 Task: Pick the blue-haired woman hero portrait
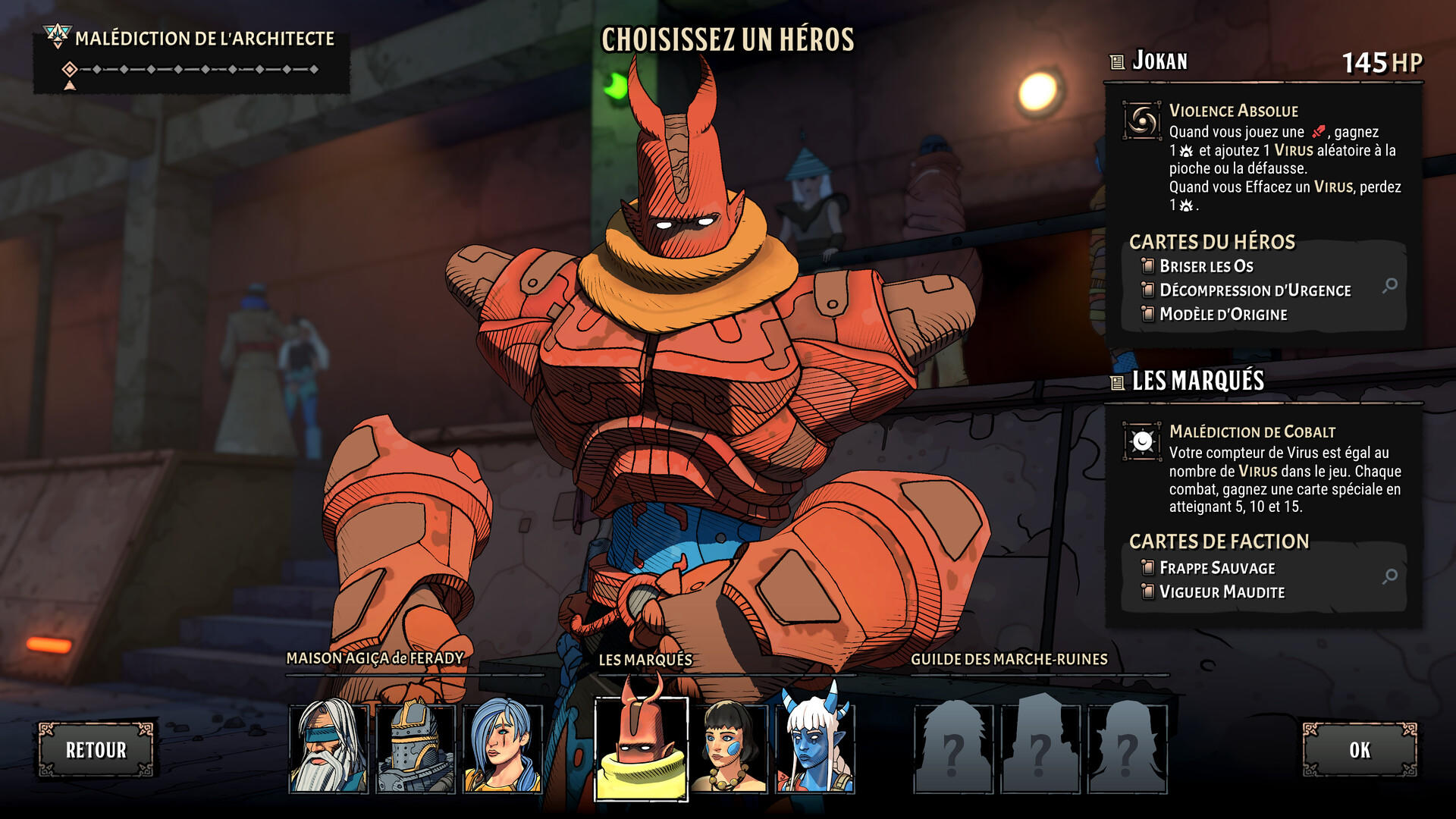point(502,748)
